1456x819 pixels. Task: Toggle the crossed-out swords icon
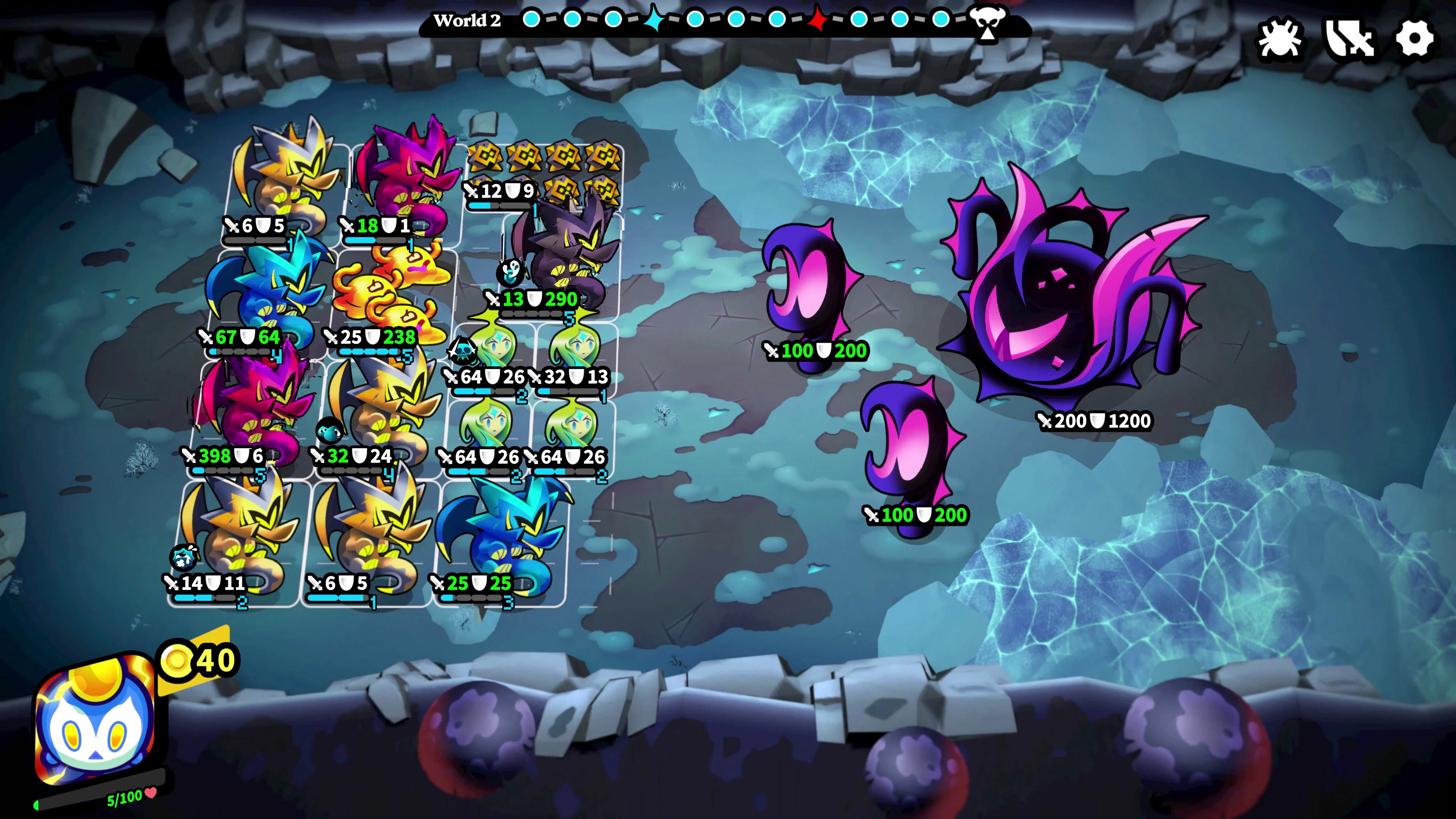1349,39
